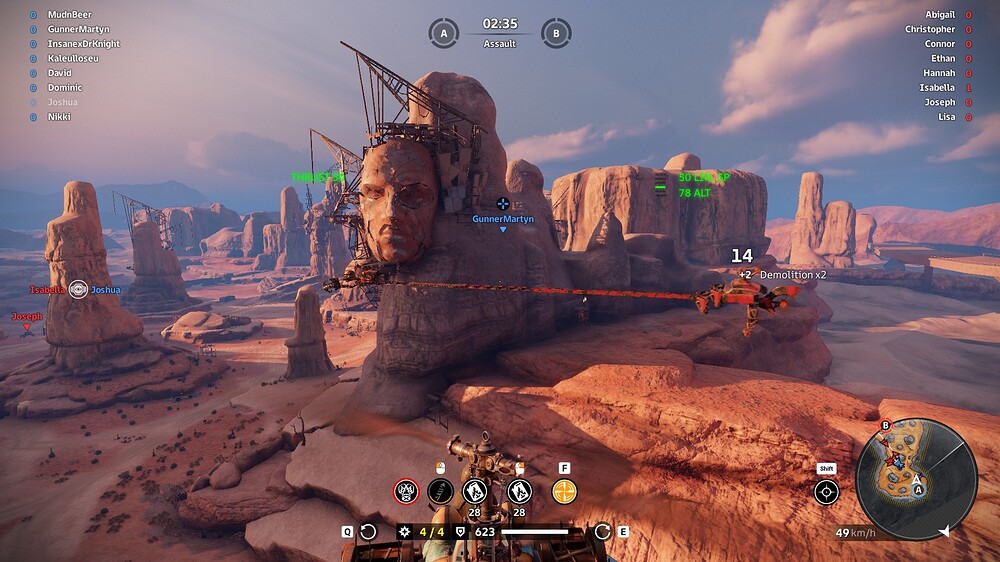Pick Nikki in the team roster

click(x=59, y=117)
